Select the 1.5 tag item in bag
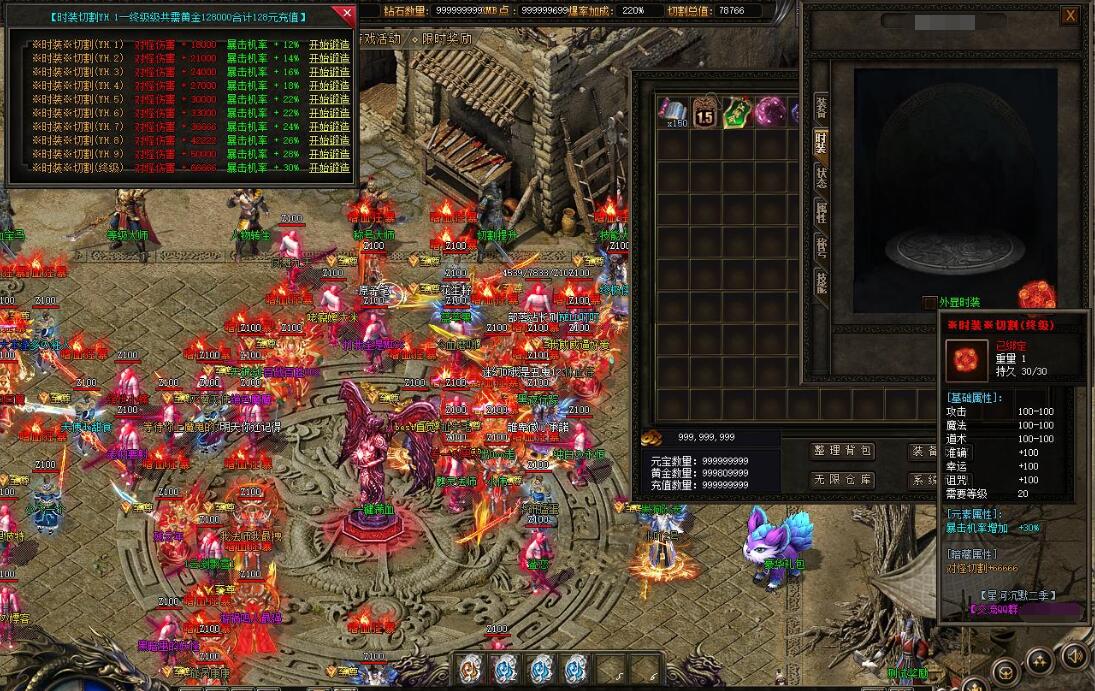This screenshot has height=691, width=1095. pyautogui.click(x=705, y=111)
